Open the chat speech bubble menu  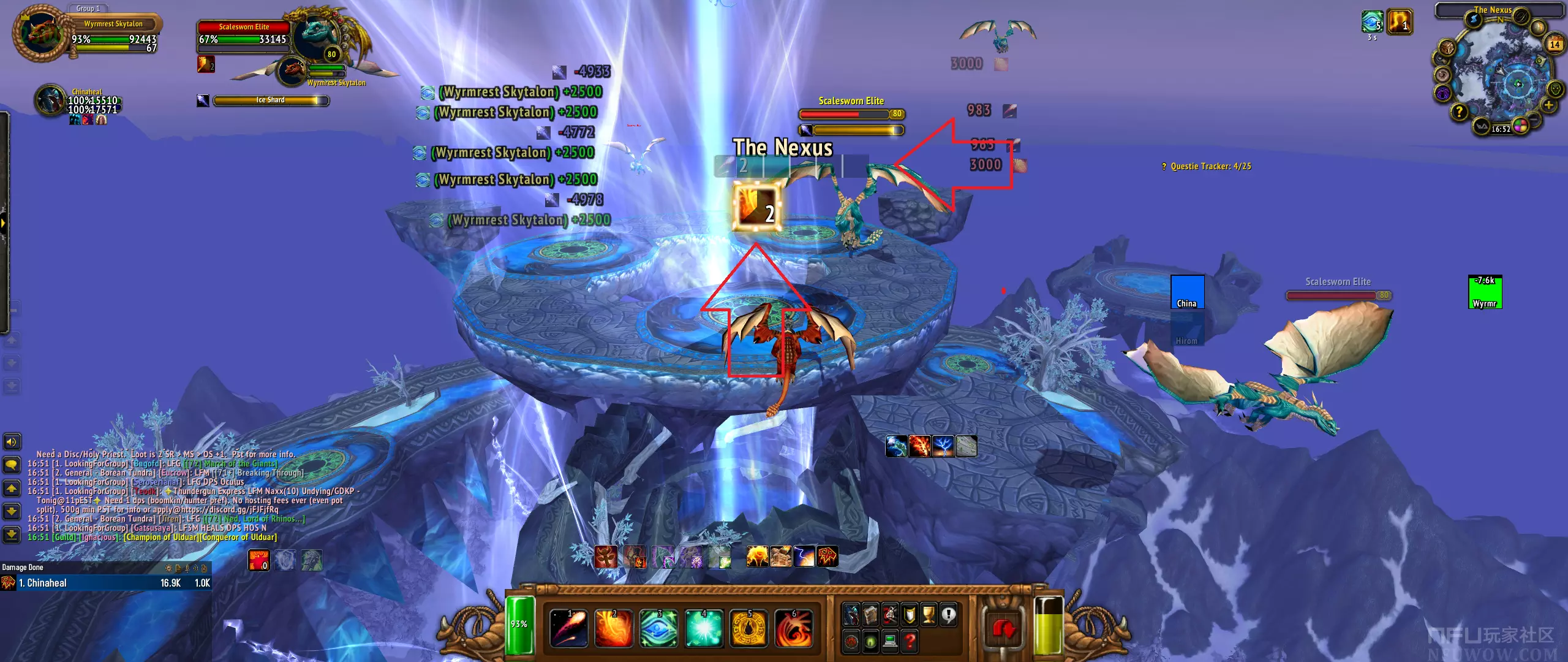(x=12, y=465)
